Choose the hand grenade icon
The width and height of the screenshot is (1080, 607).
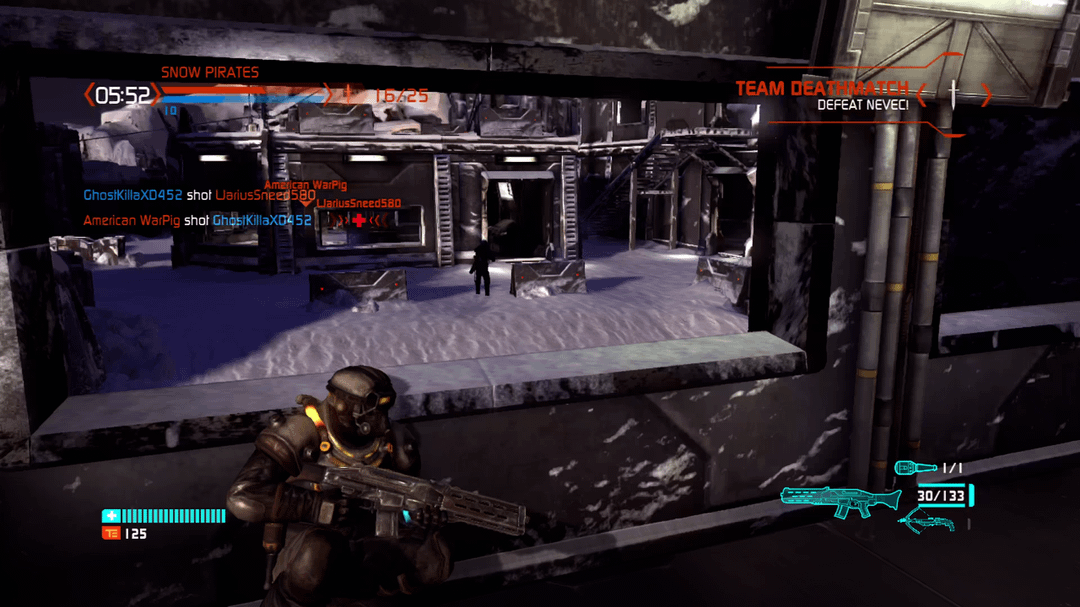(916, 467)
